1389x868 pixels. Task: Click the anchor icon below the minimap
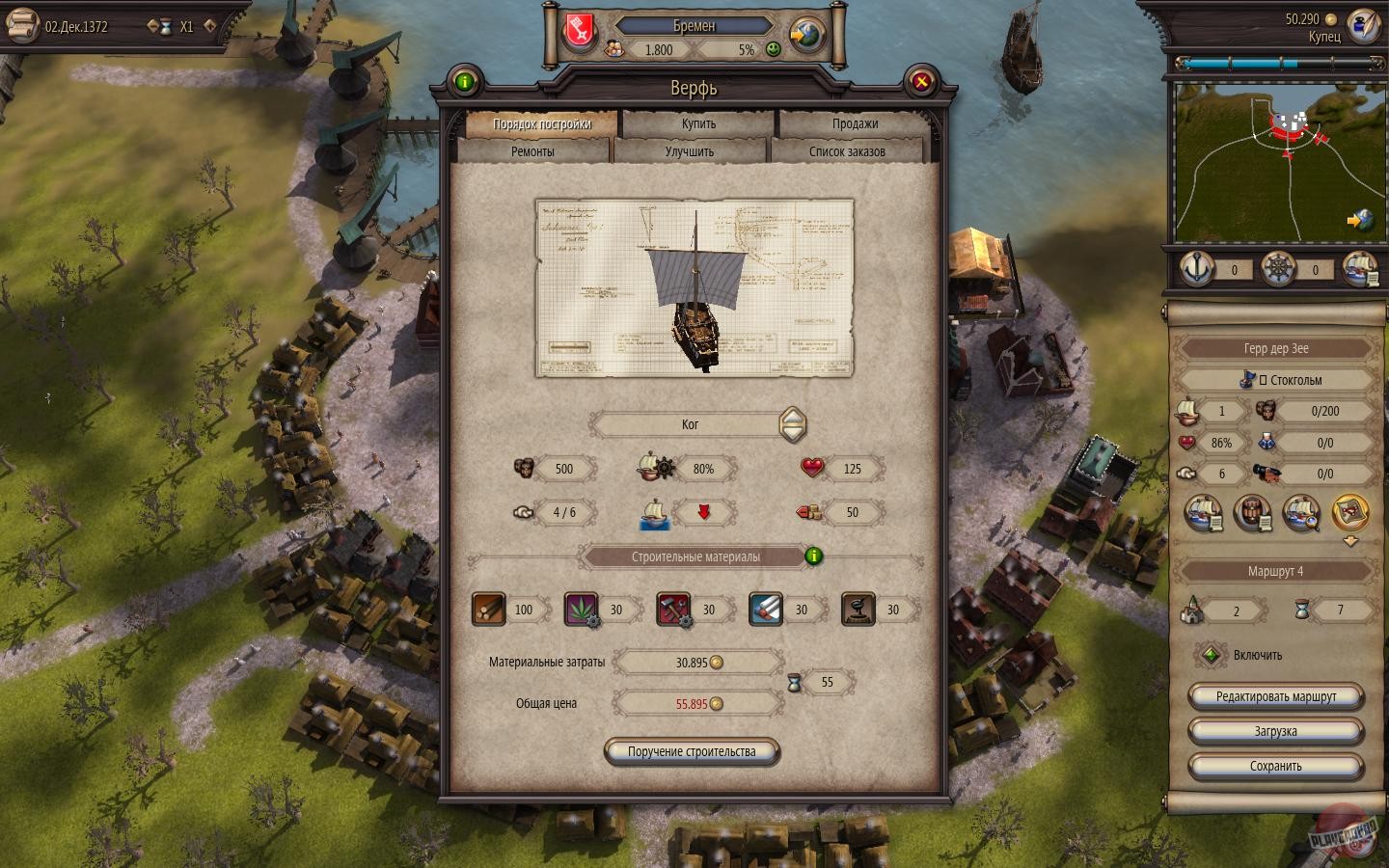click(x=1196, y=270)
